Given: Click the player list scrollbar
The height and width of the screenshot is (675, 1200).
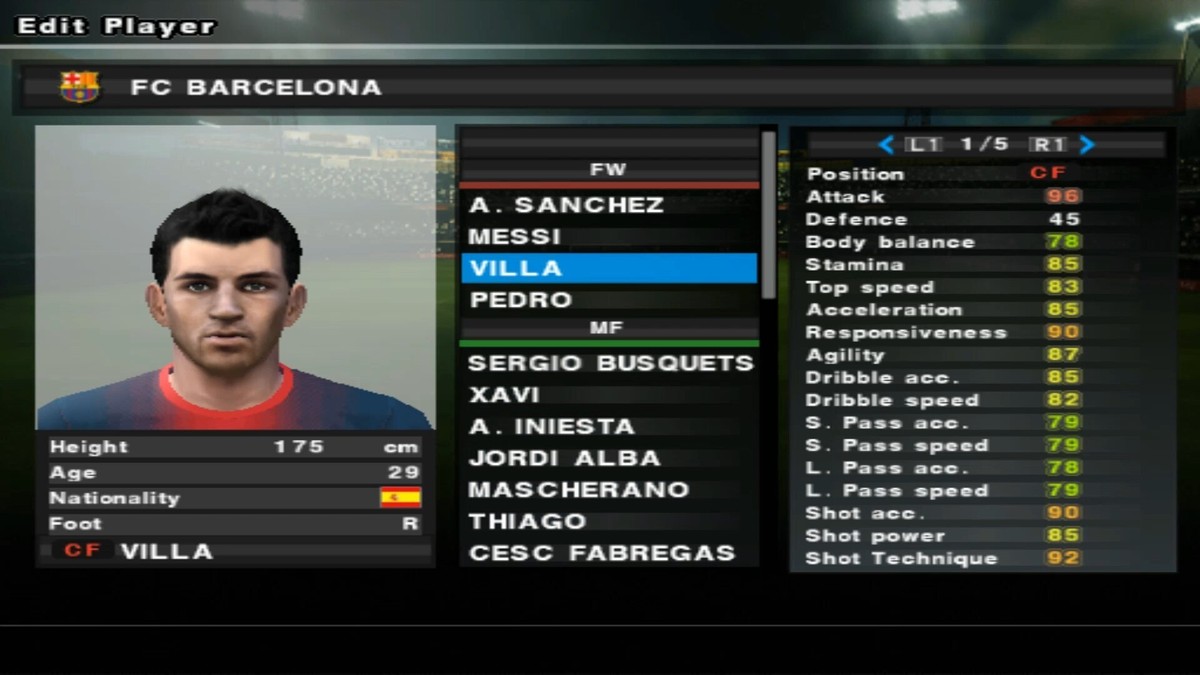Looking at the screenshot, I should pos(768,215).
